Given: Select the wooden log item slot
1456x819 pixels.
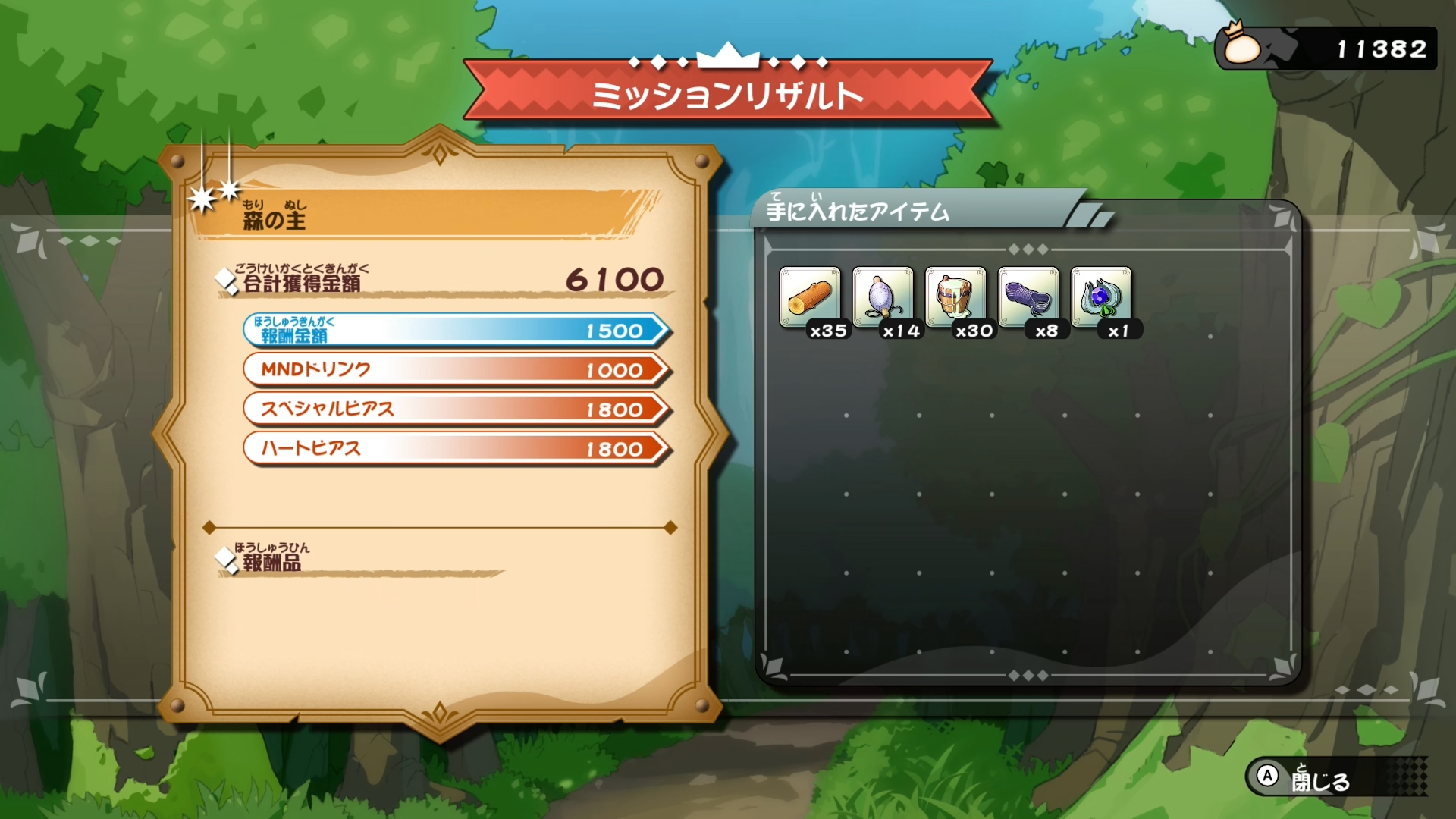Looking at the screenshot, I should (x=810, y=297).
